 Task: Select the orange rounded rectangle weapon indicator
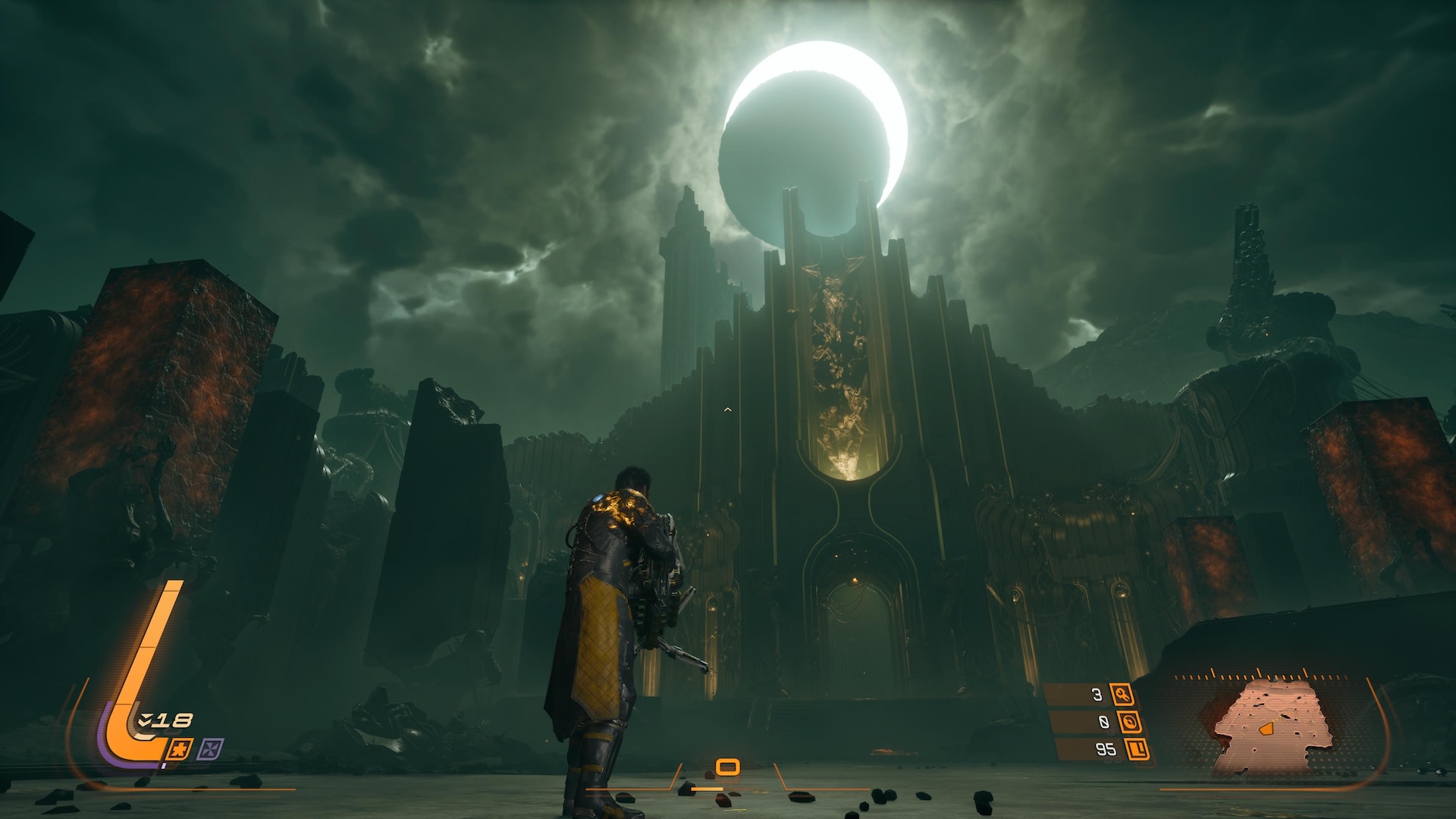[727, 767]
